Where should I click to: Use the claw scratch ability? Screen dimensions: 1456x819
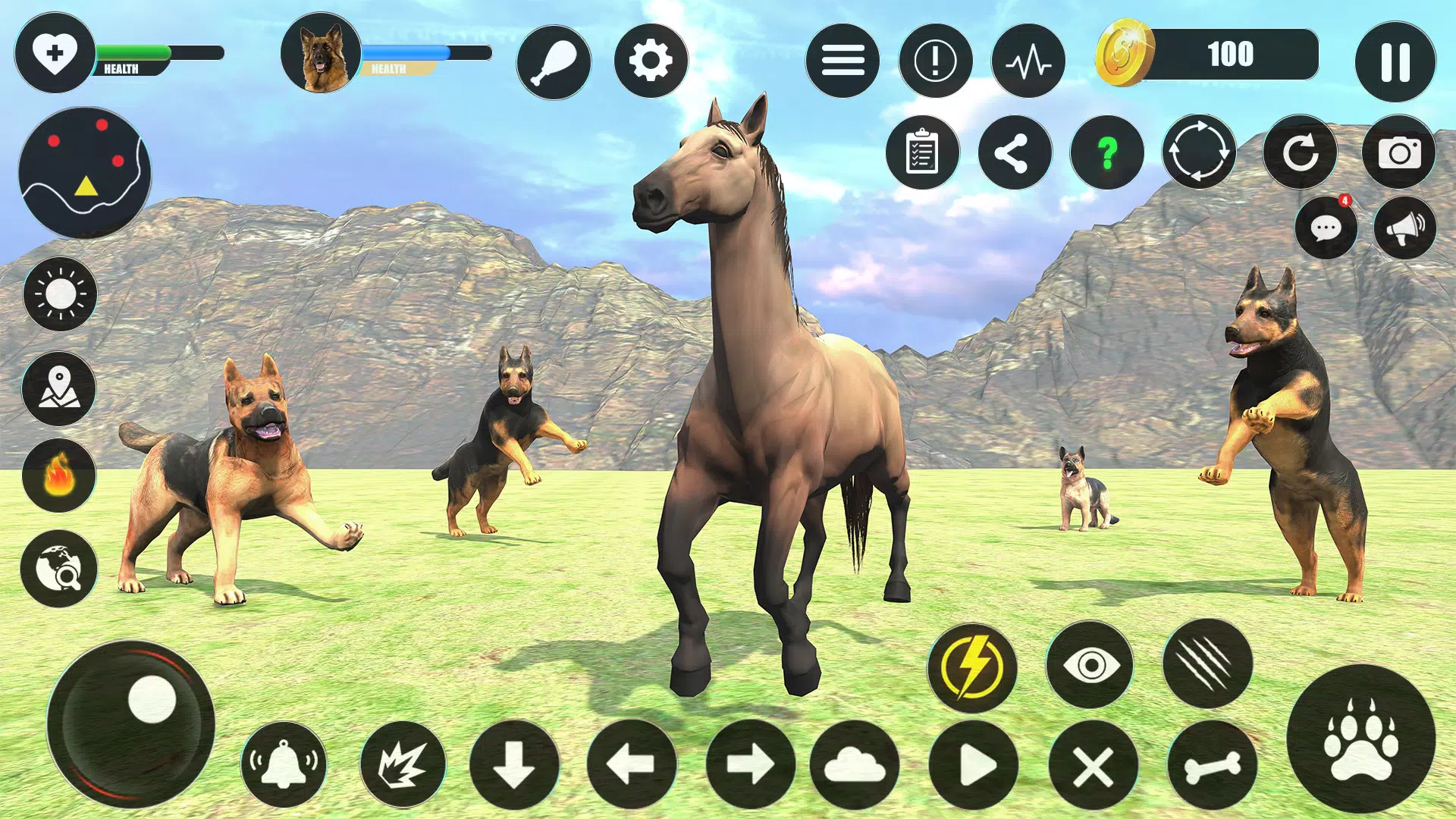(x=1207, y=664)
